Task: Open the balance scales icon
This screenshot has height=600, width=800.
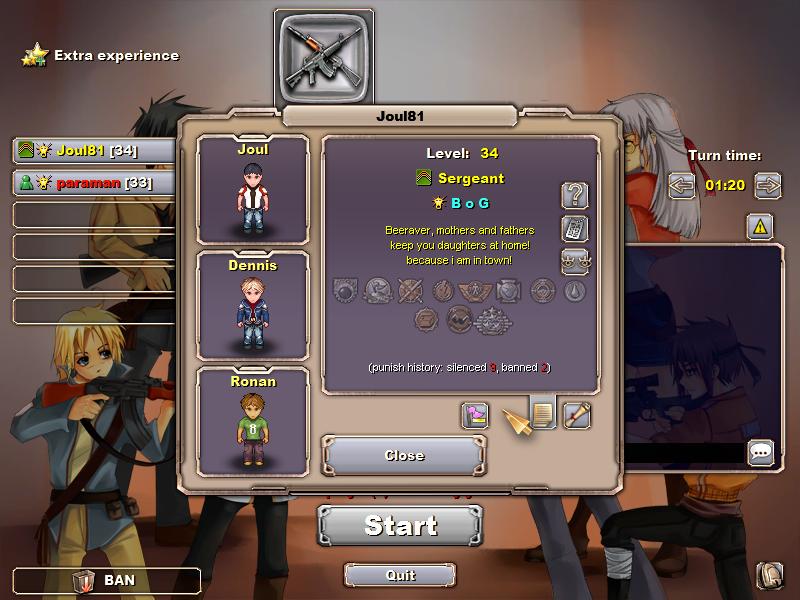Action: (575, 262)
